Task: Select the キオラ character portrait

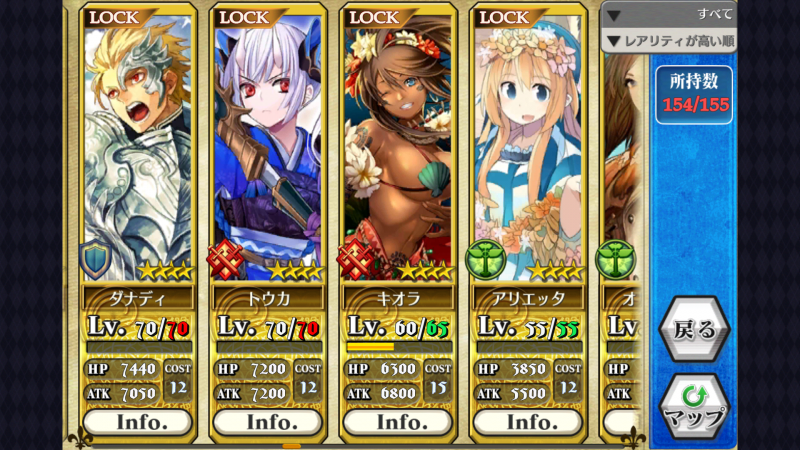Action: click(x=398, y=150)
